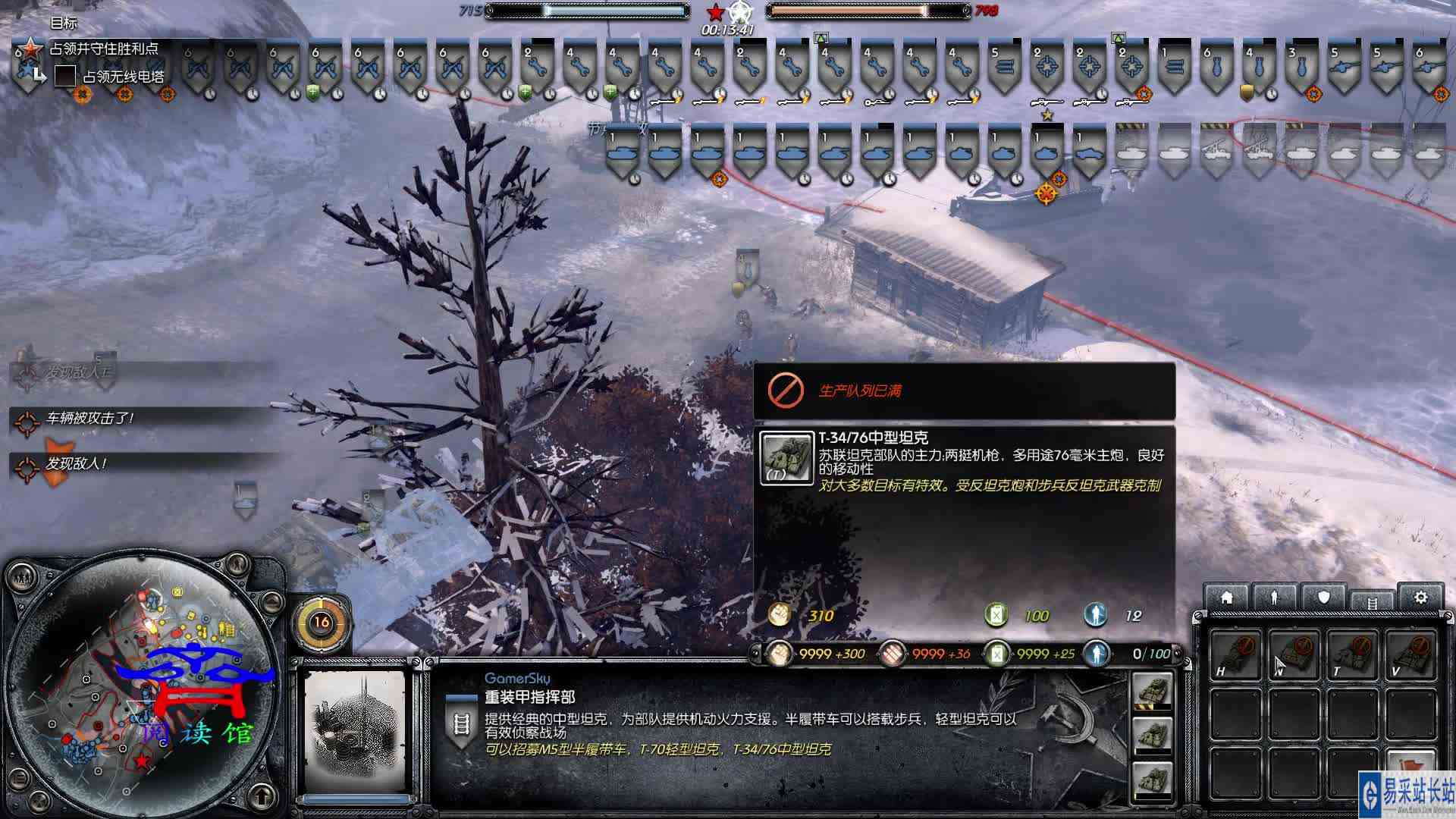Click the V-slot tank production icon
Viewport: 1456px width, 819px height.
point(1412,654)
